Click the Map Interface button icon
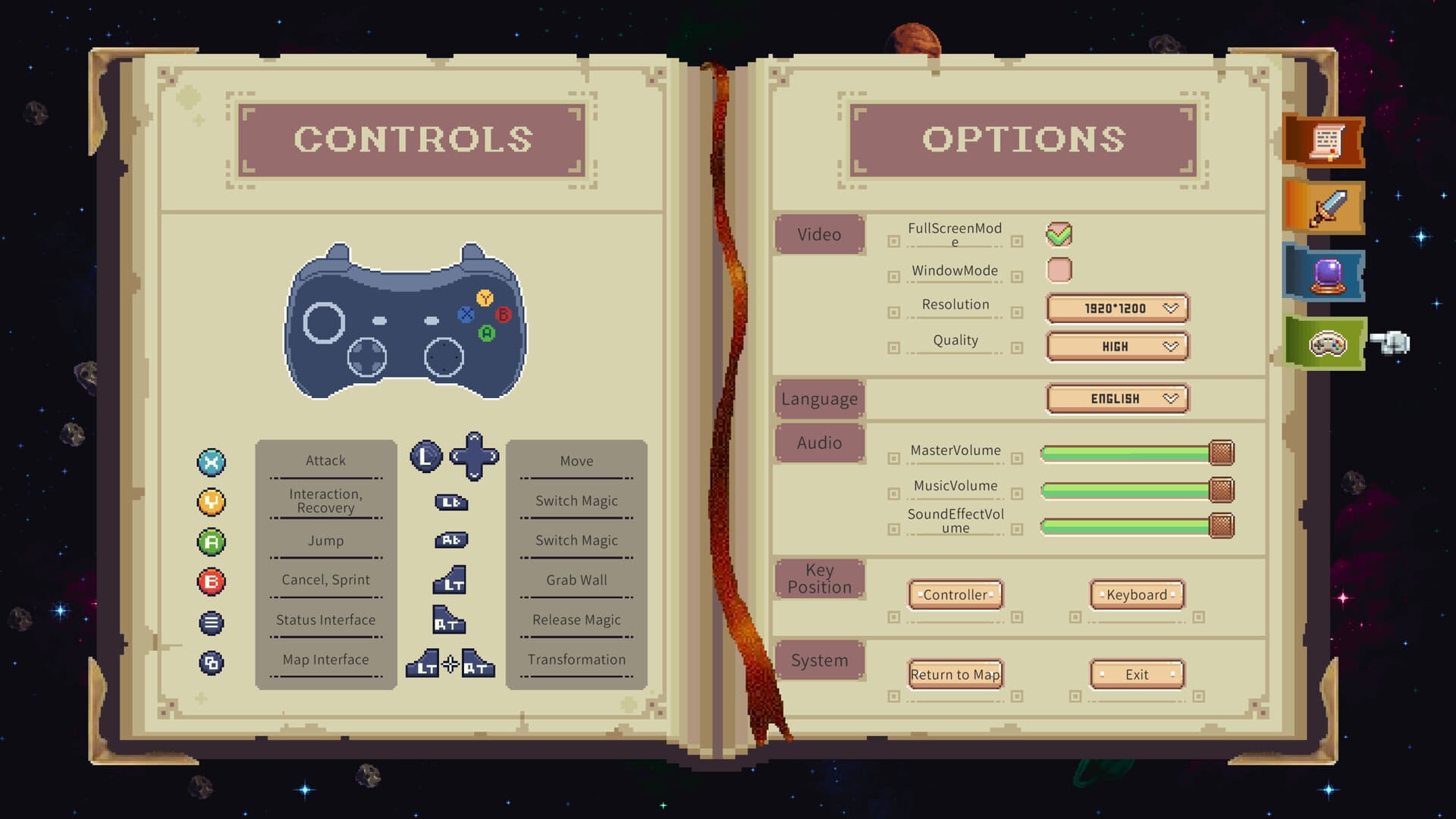The image size is (1456, 819). click(212, 661)
